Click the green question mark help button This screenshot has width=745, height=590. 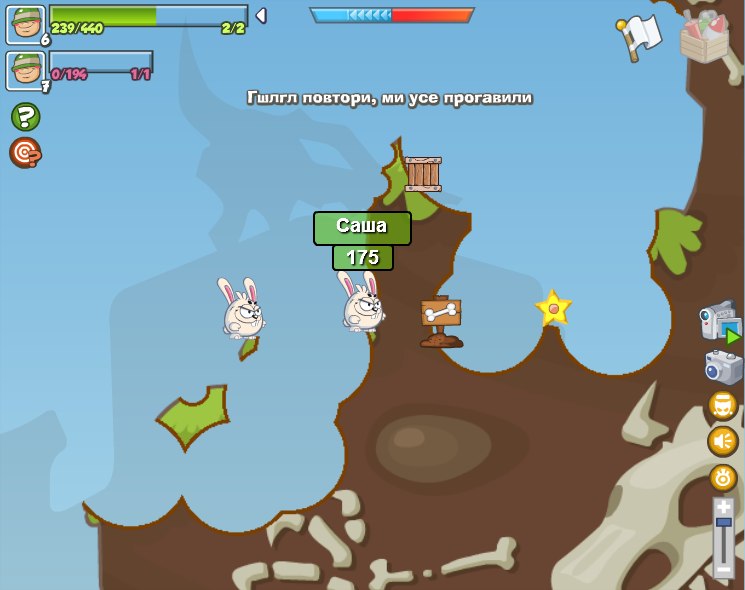(x=25, y=117)
